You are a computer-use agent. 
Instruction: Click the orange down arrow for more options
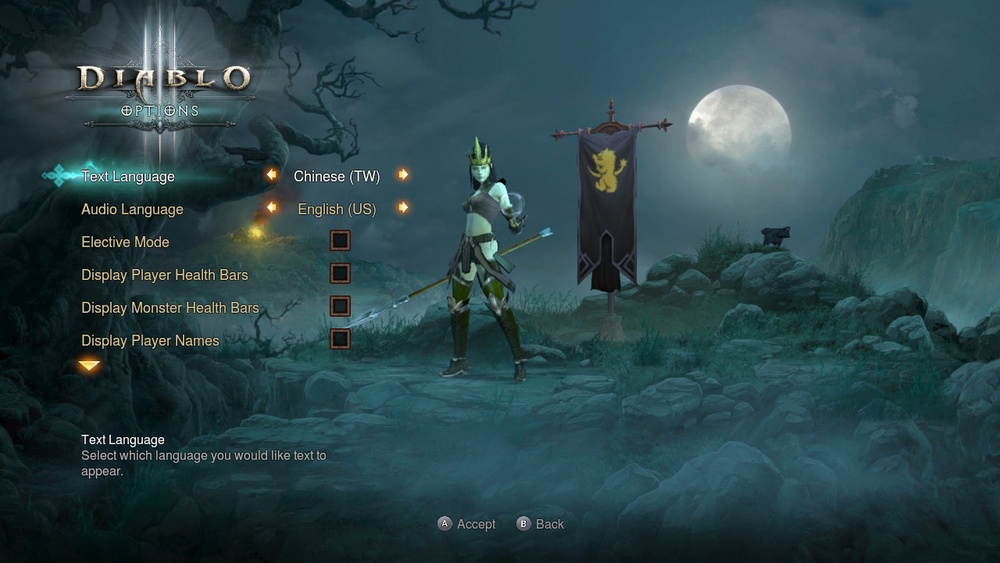(x=90, y=366)
